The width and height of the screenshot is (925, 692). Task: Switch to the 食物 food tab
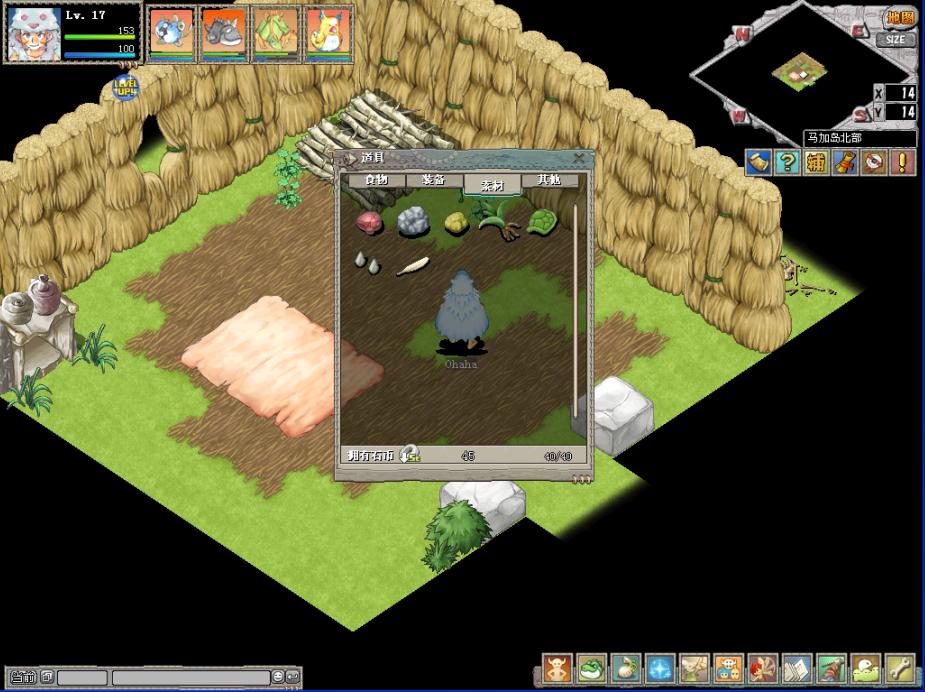coord(376,180)
